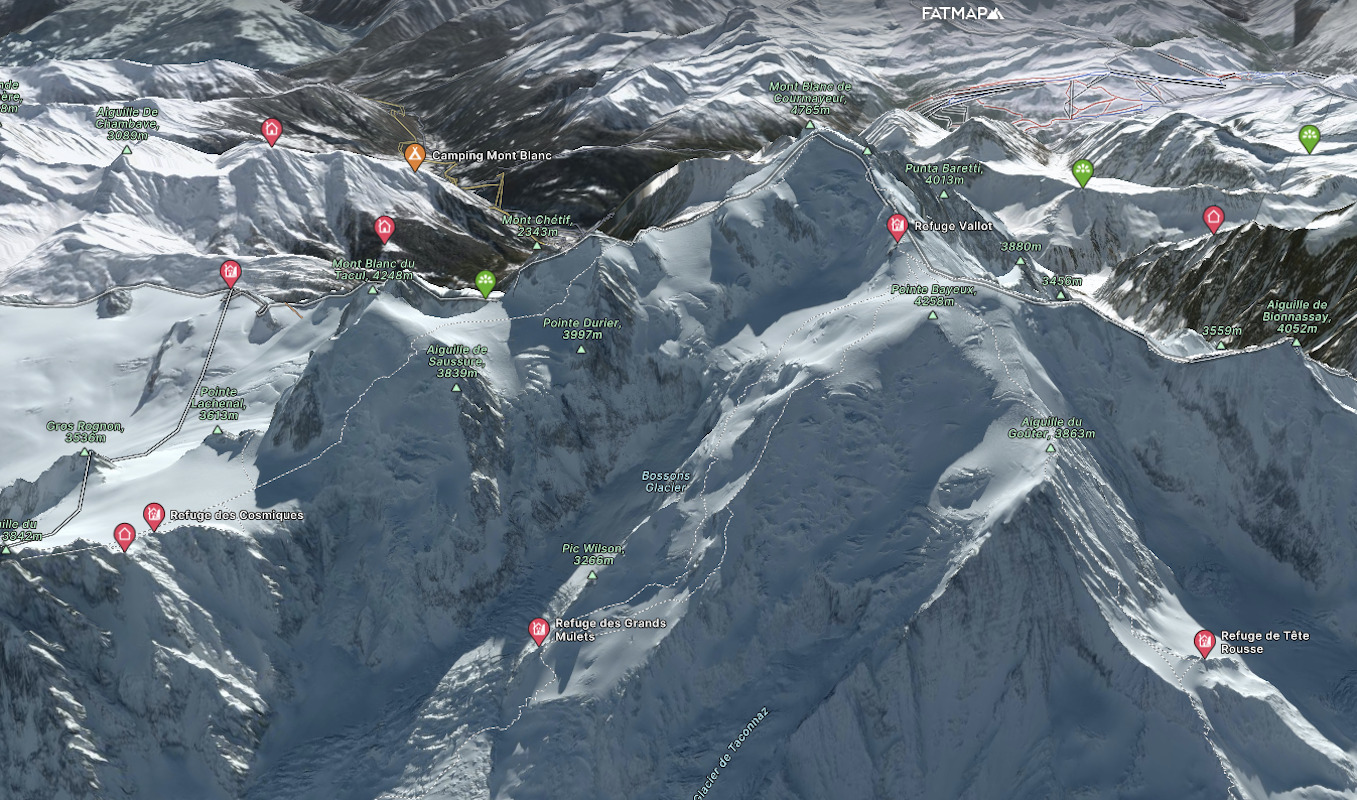This screenshot has height=800, width=1357.
Task: Open the Refuge de Tête Rousse marker
Action: click(x=1204, y=641)
